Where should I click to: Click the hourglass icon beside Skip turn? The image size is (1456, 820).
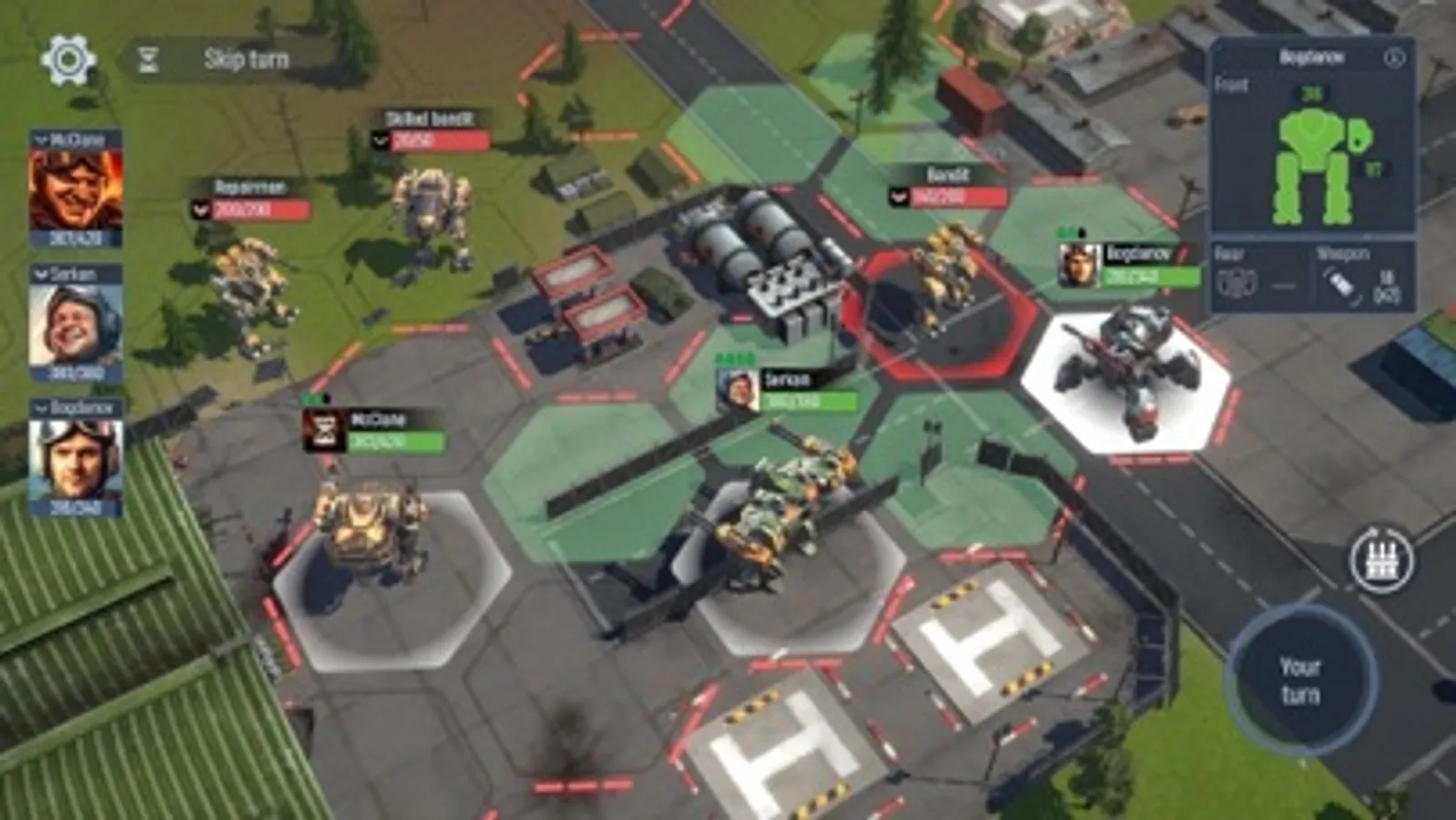[x=149, y=61]
